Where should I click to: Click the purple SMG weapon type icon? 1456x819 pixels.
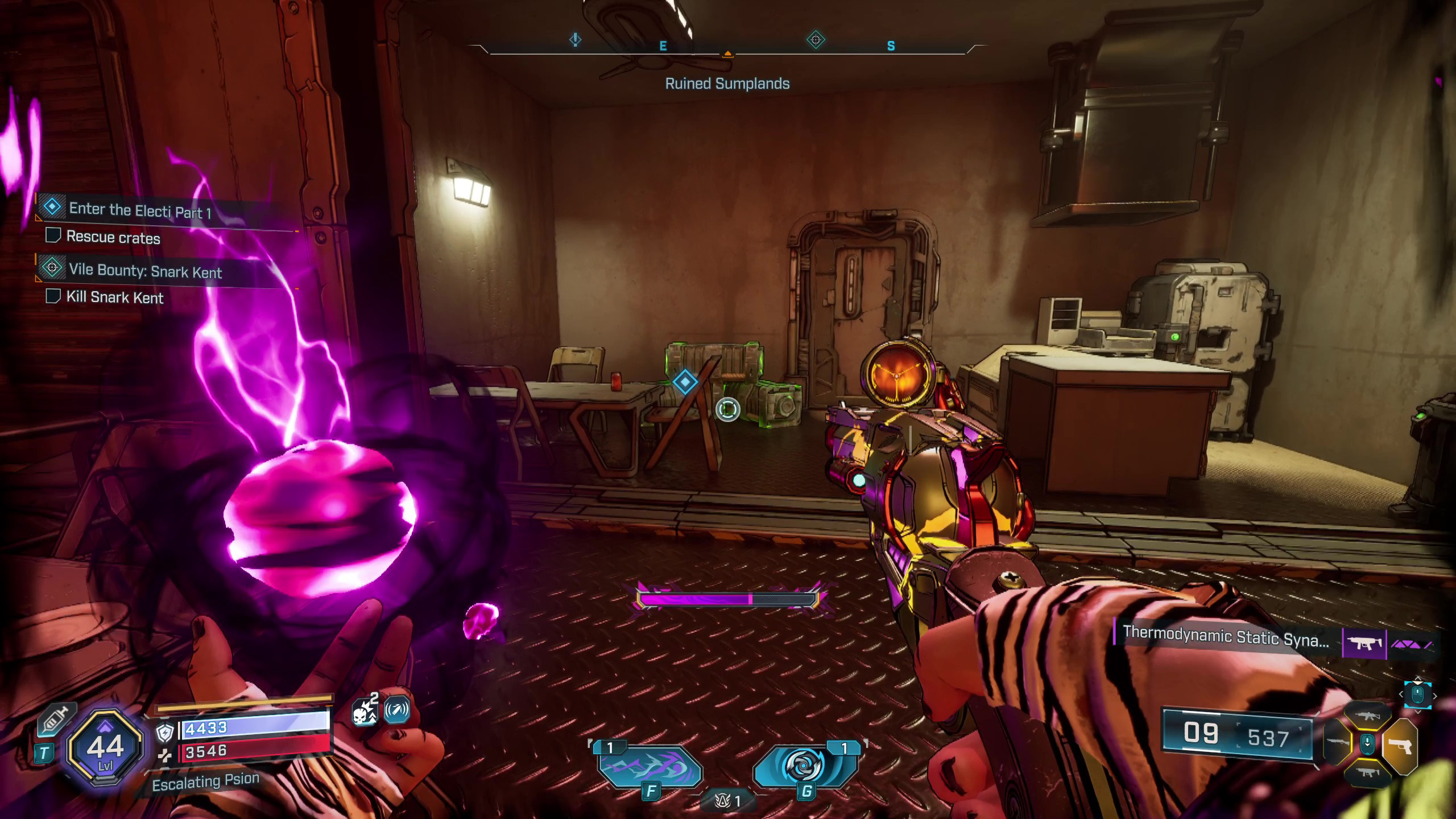1364,644
